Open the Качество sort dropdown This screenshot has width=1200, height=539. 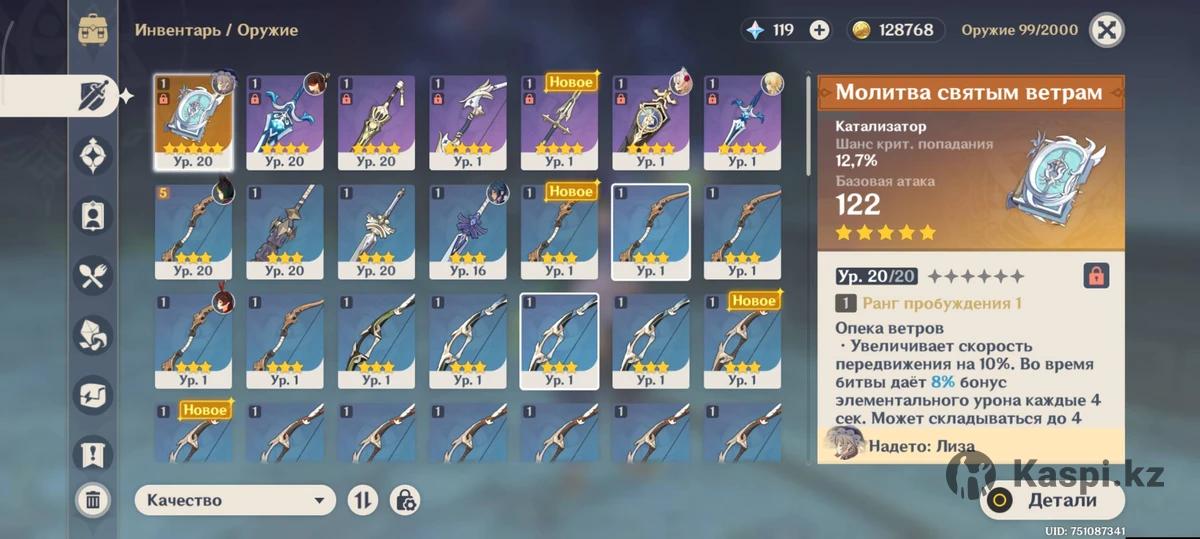[x=236, y=500]
